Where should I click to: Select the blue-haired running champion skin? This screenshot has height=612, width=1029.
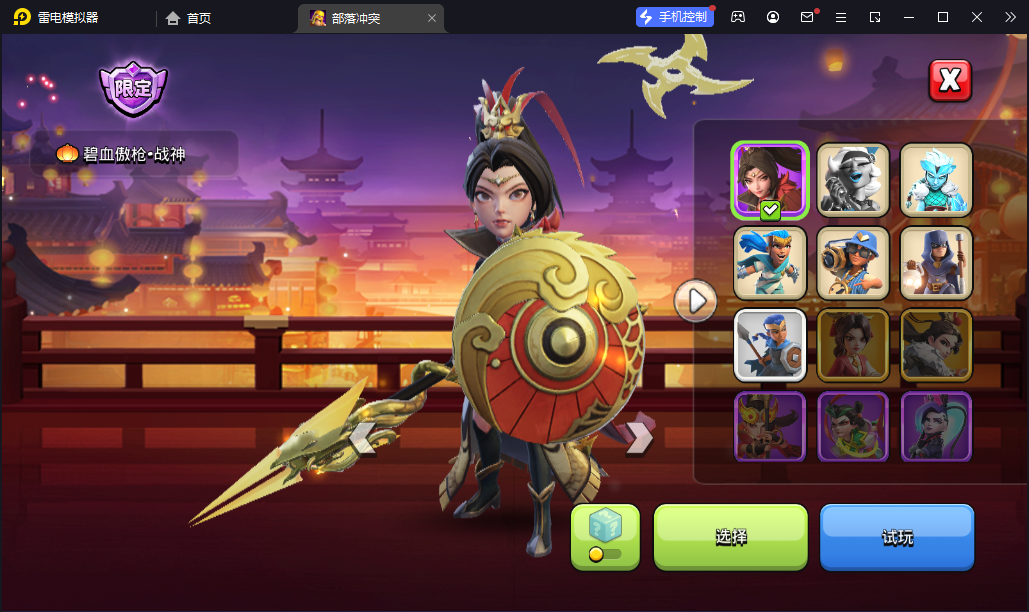pyautogui.click(x=770, y=263)
